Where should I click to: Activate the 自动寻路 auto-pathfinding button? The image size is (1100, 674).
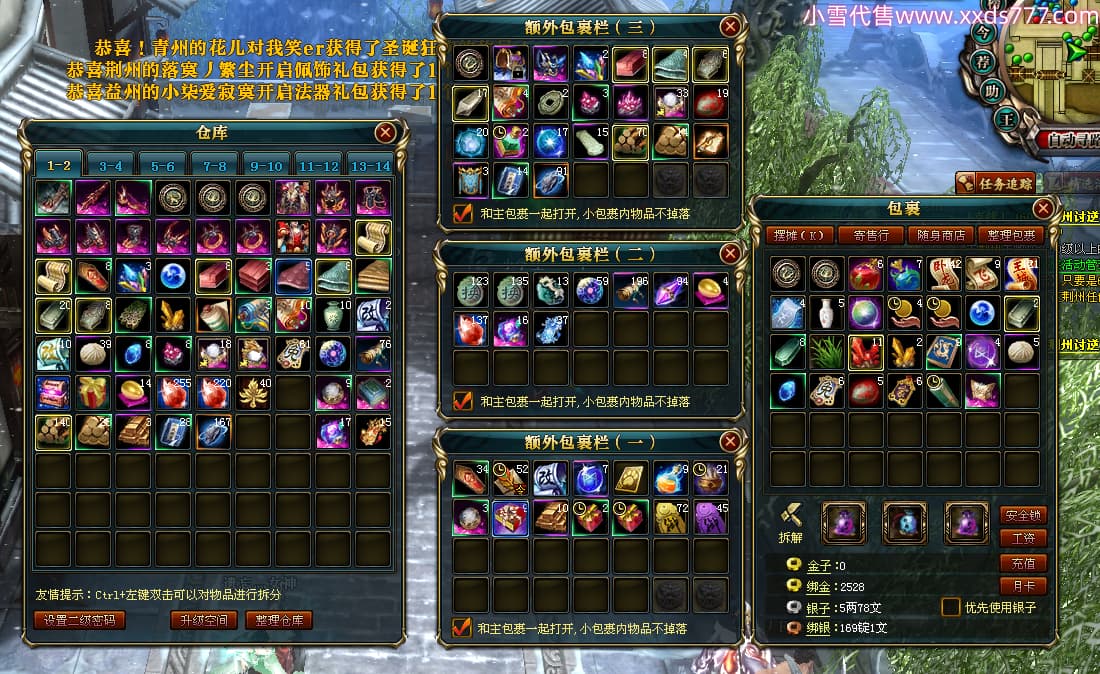(x=1070, y=140)
